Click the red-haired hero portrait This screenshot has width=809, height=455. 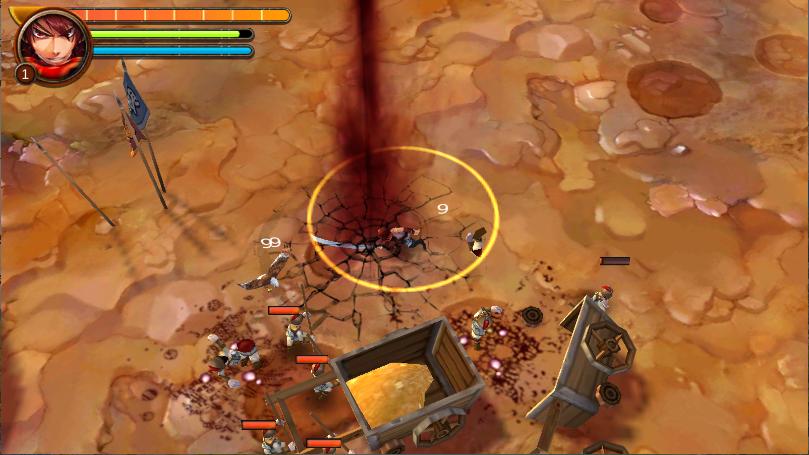(52, 45)
